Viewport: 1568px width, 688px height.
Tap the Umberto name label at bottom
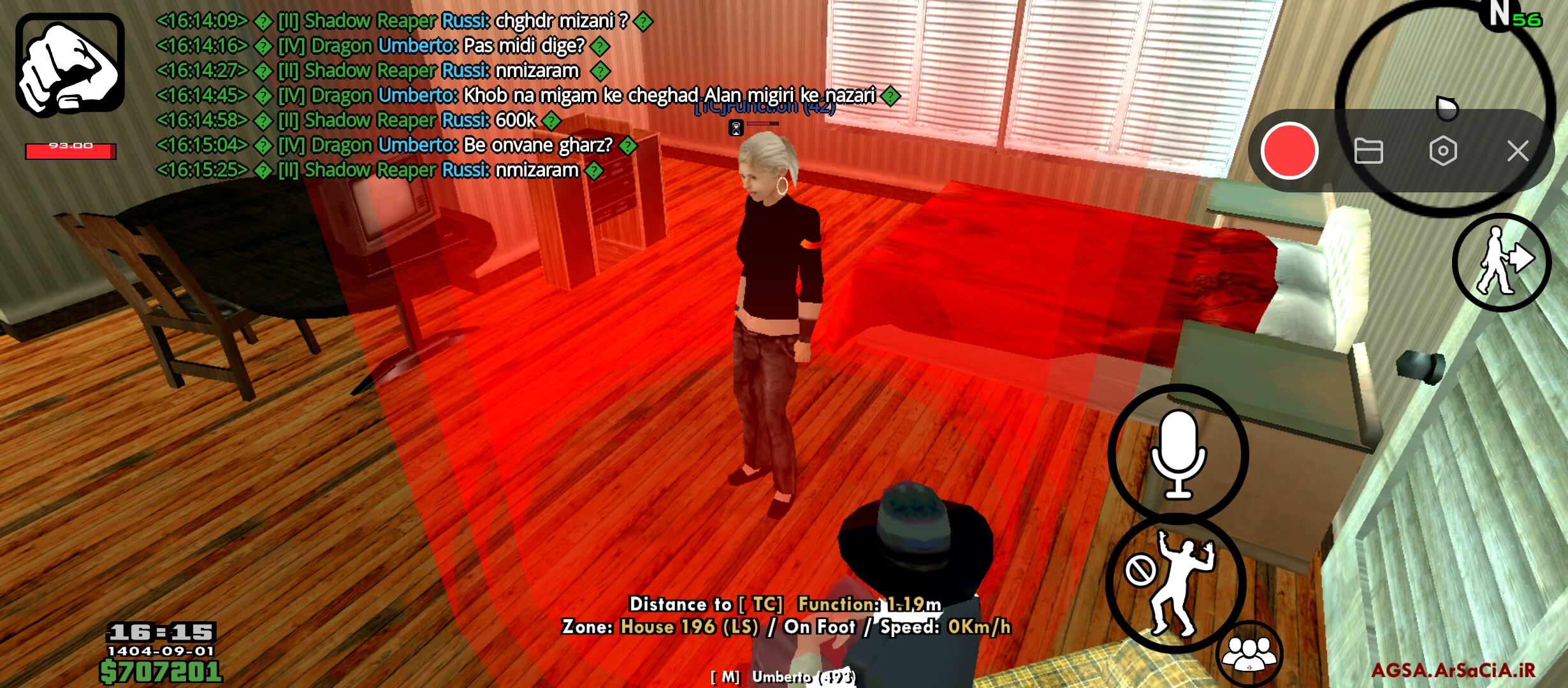[x=780, y=678]
